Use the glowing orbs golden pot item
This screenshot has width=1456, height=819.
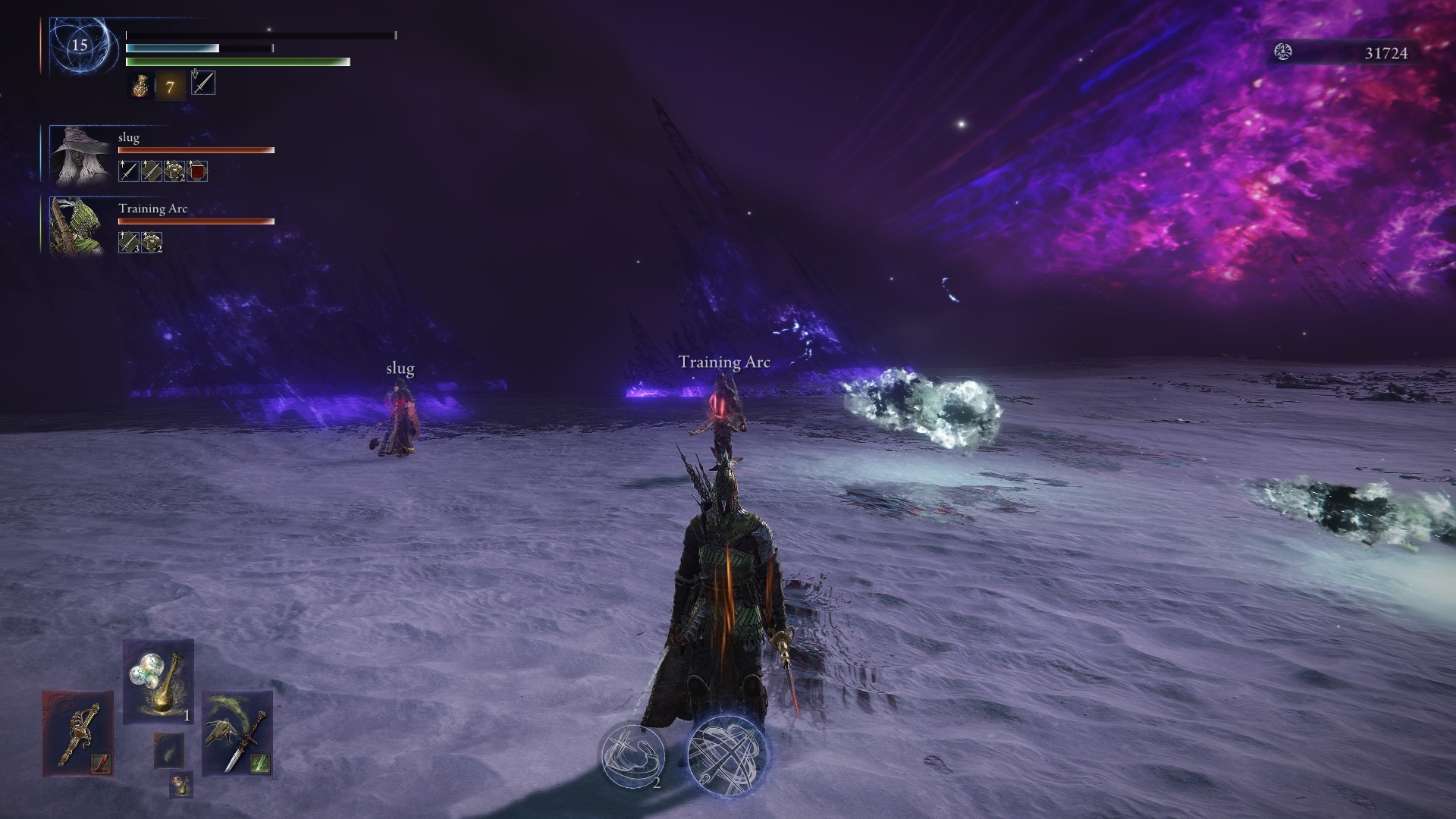point(158,682)
